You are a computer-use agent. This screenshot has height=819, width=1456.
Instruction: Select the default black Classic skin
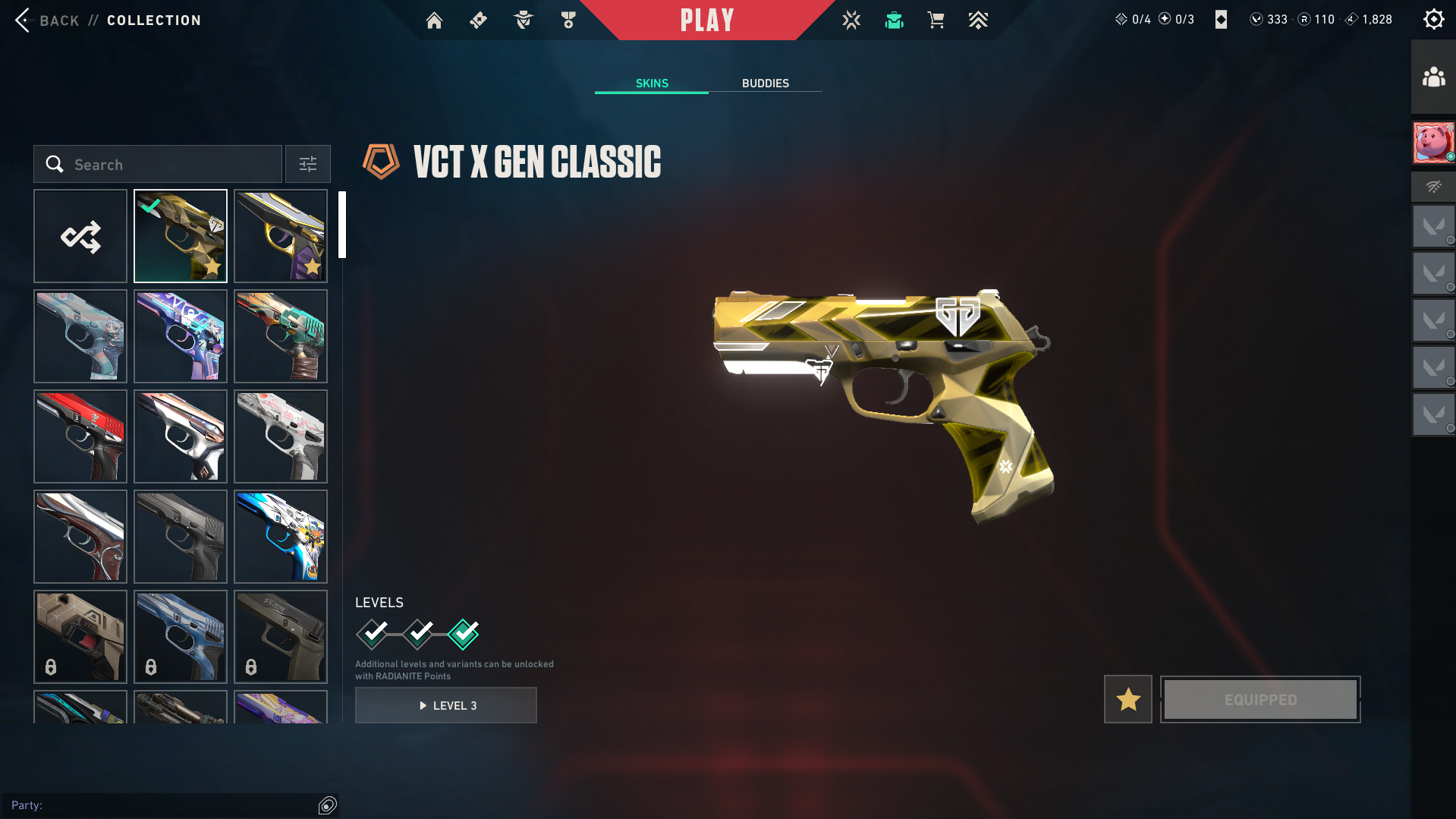coord(181,537)
